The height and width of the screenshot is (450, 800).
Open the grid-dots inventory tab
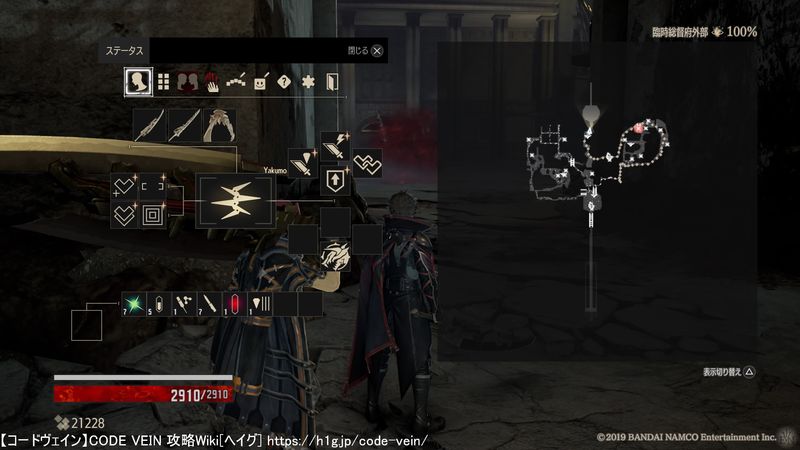point(163,82)
